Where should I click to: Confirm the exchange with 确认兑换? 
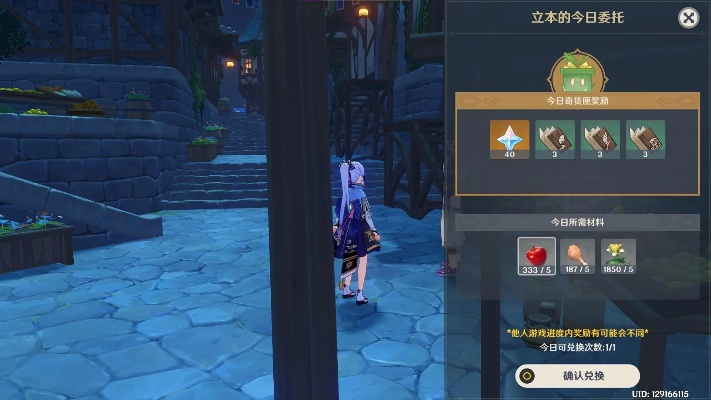pos(577,376)
